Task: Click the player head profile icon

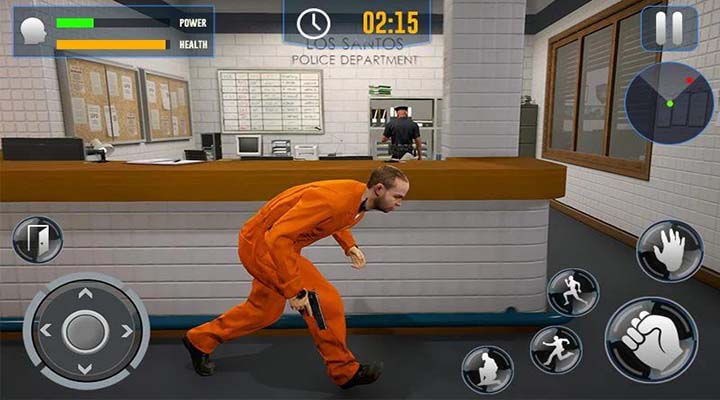Action: (x=34, y=30)
